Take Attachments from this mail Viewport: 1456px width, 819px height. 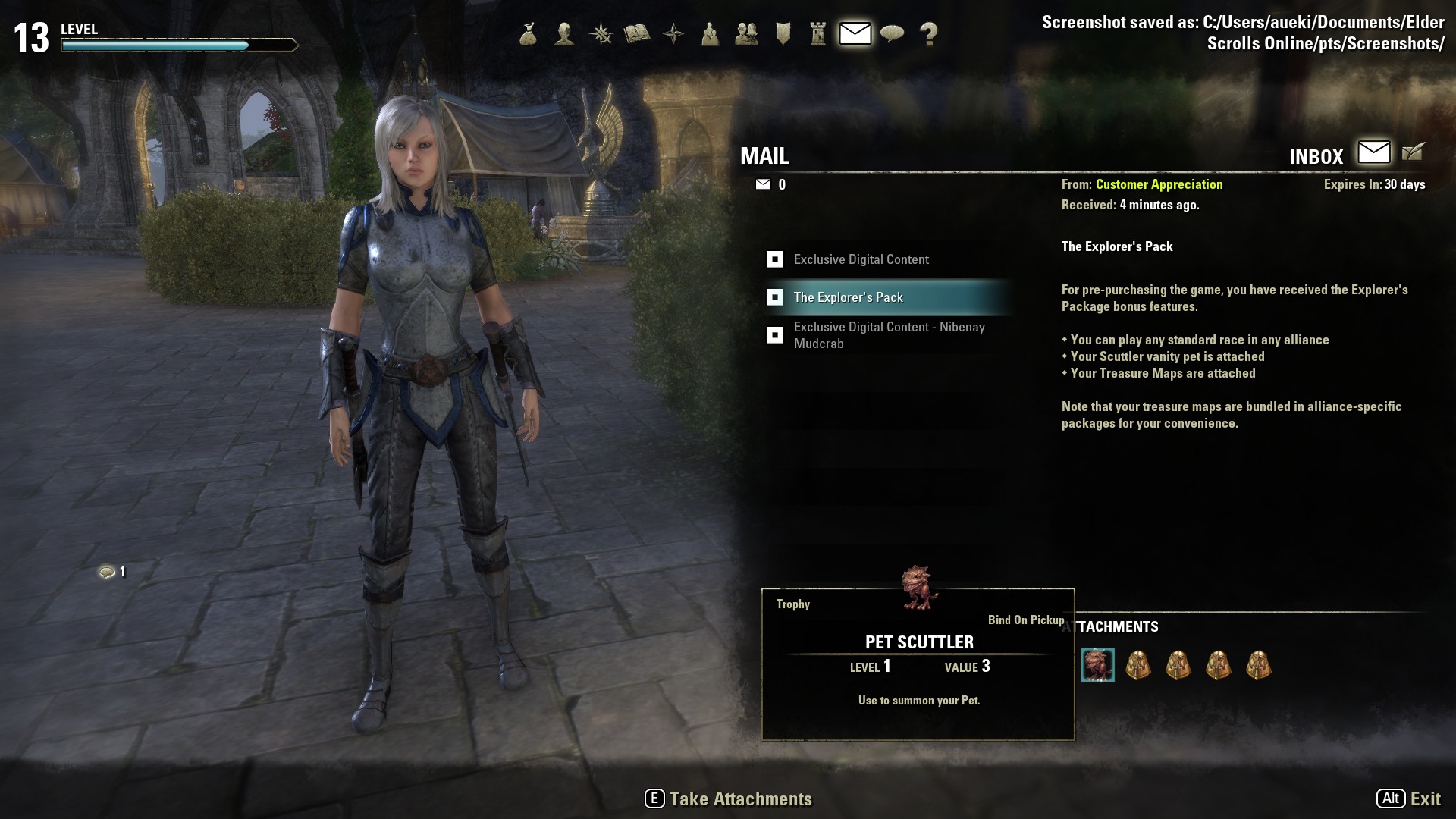pyautogui.click(x=728, y=799)
